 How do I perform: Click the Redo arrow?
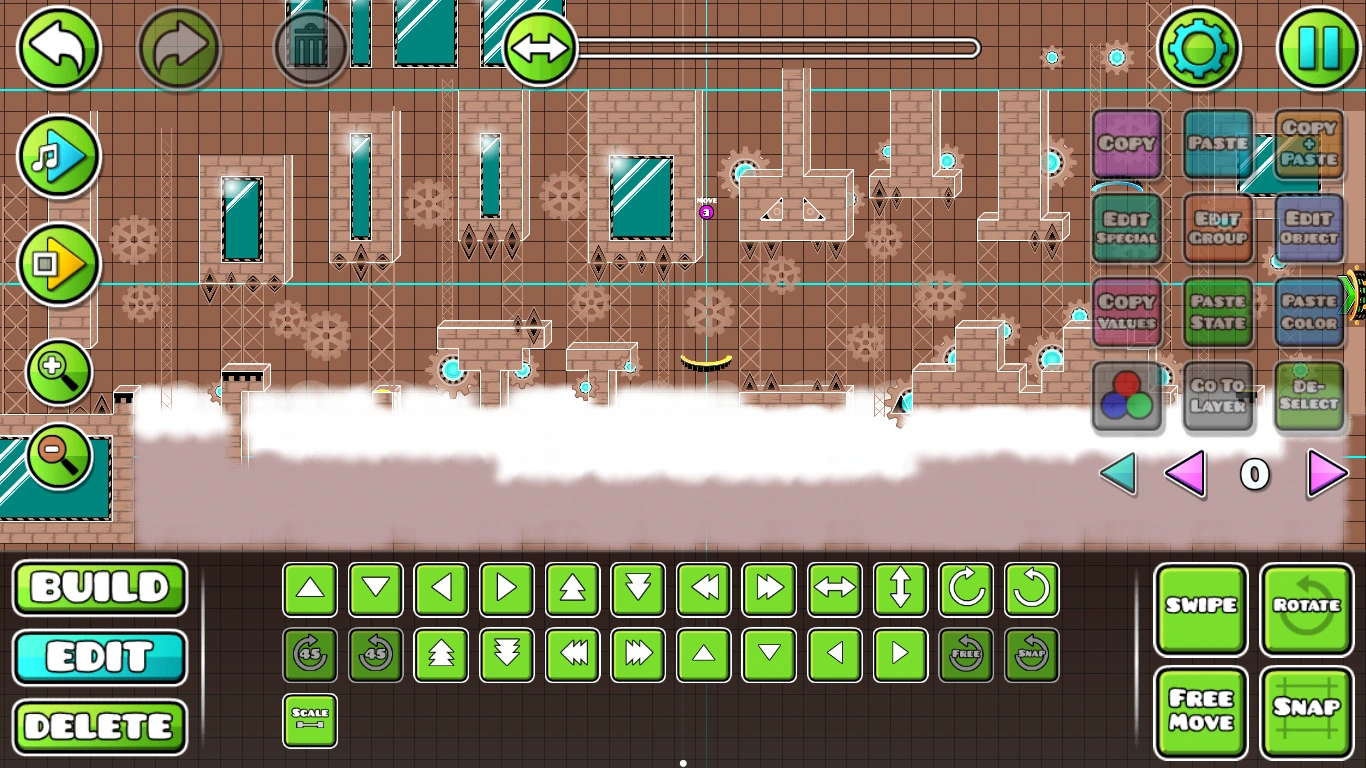point(180,46)
